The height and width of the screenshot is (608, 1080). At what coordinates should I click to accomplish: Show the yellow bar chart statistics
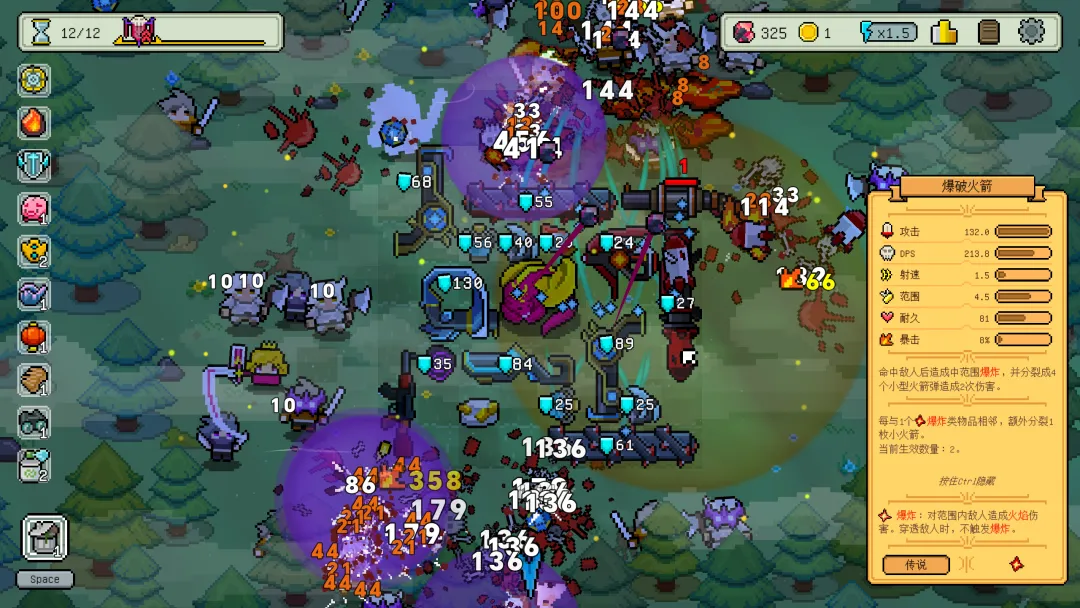(x=944, y=32)
